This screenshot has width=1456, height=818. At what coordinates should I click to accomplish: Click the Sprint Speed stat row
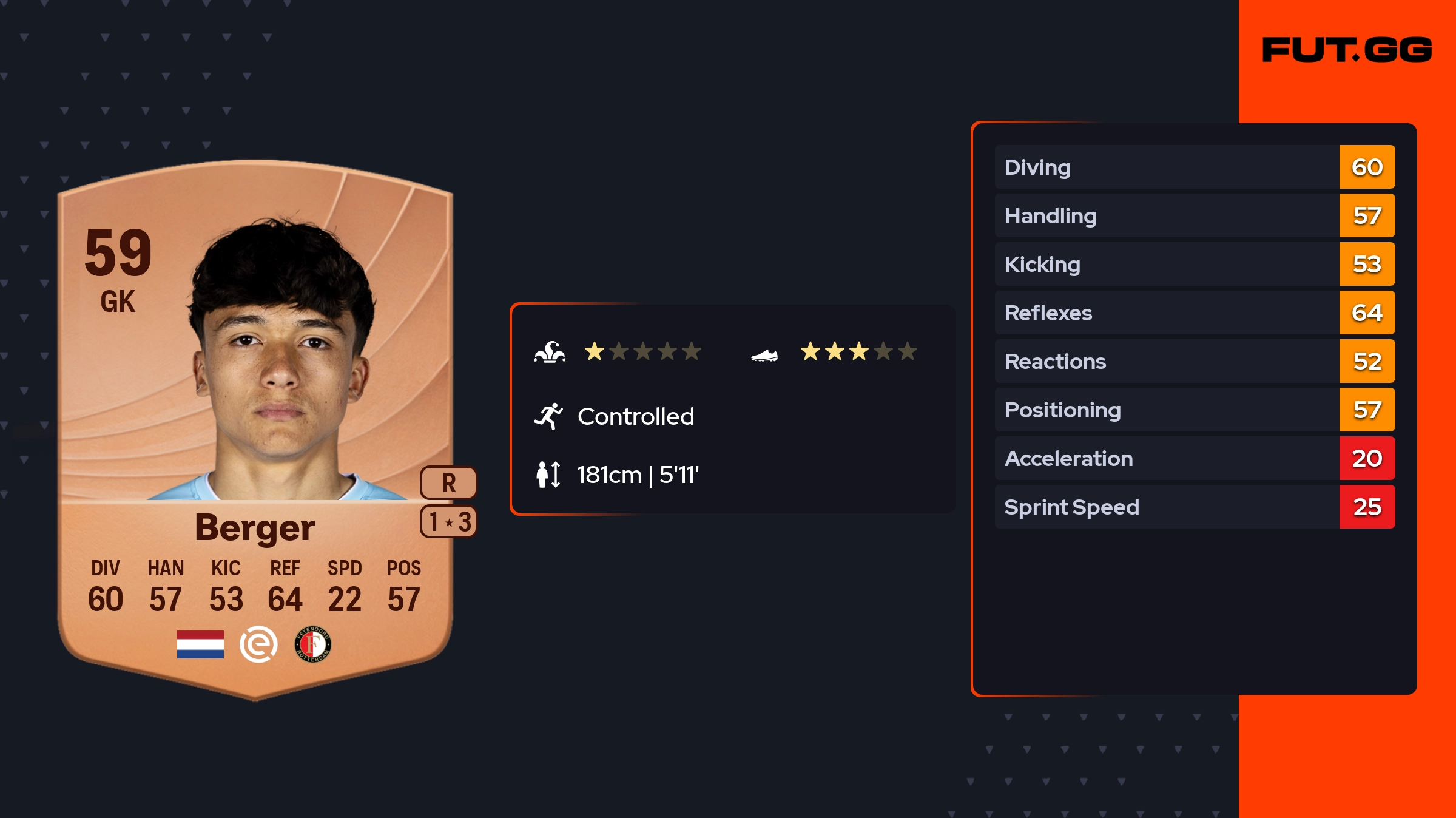(1194, 507)
